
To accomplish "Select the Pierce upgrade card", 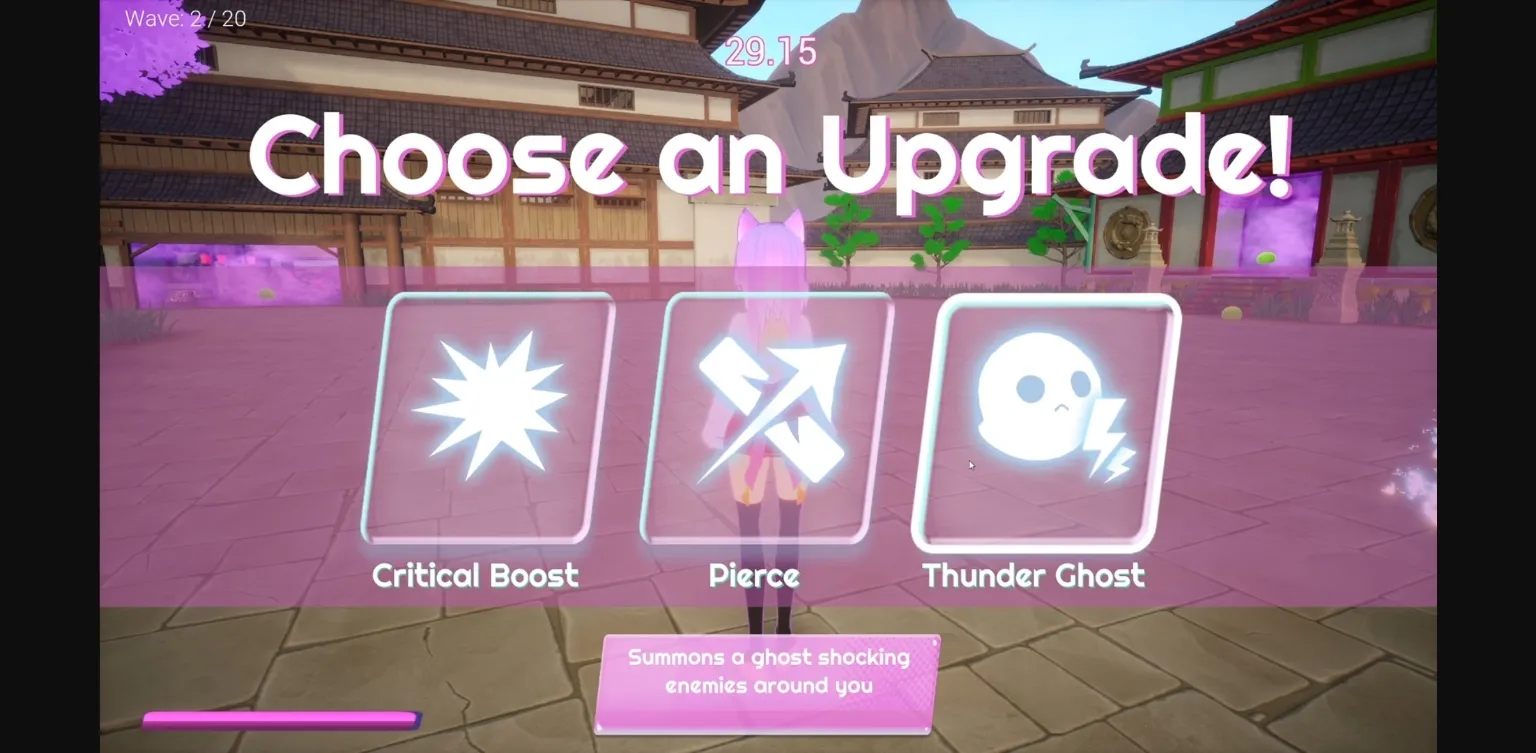I will (765, 420).
